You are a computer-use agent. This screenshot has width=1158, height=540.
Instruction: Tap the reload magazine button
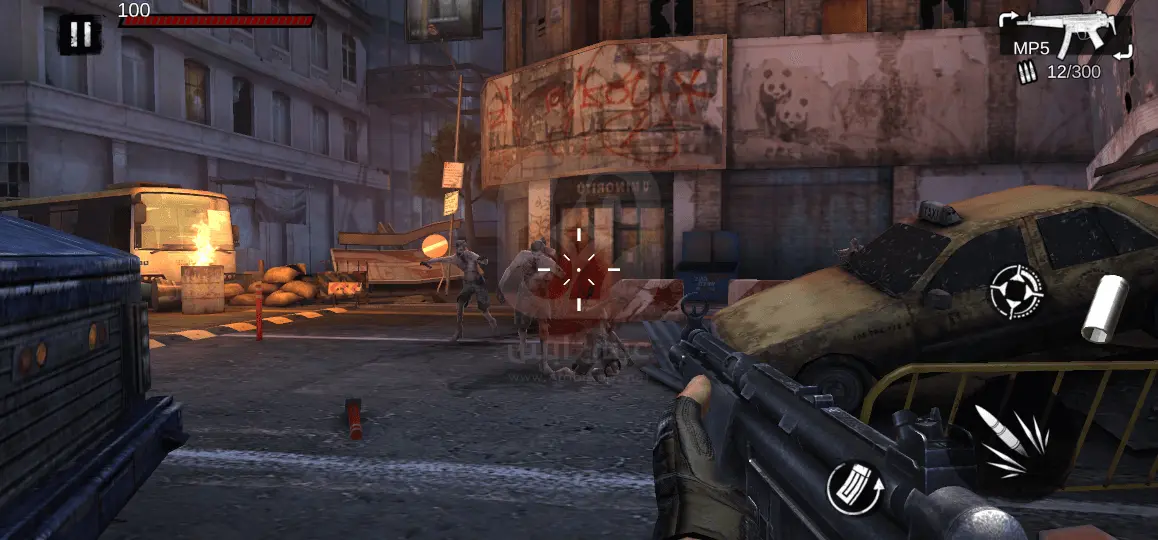pos(851,488)
